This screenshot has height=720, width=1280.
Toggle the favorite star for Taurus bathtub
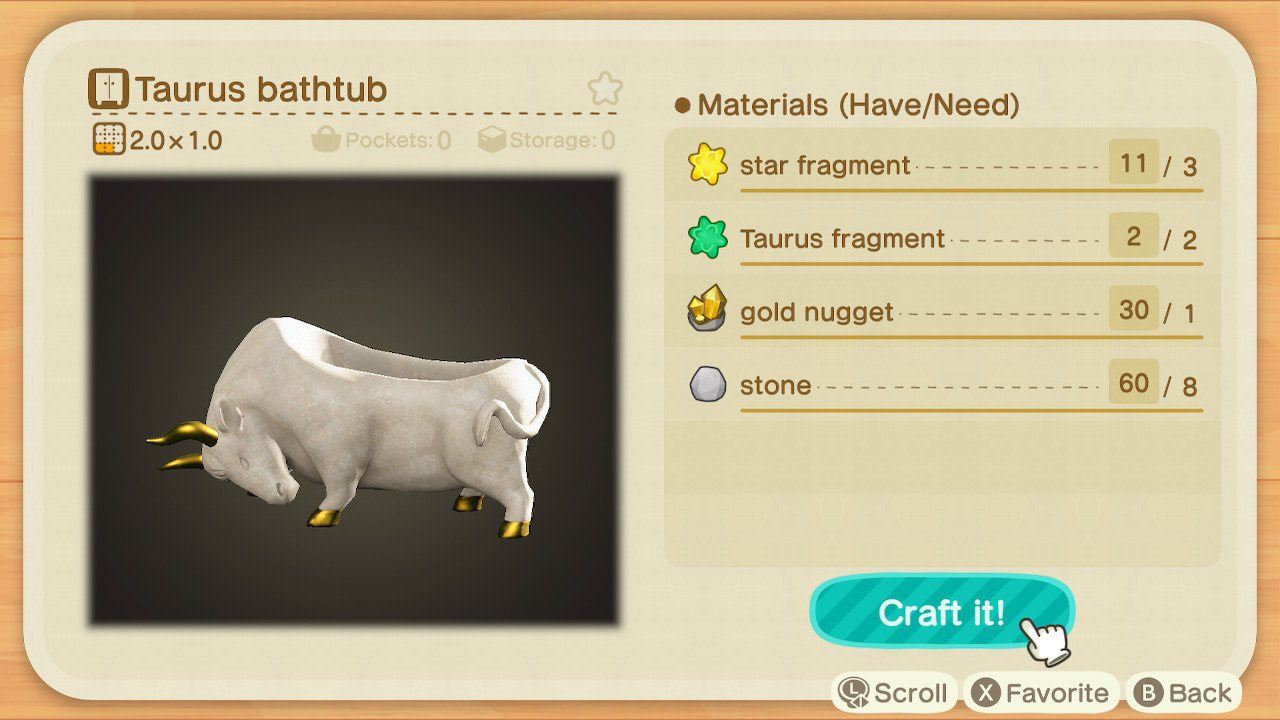pyautogui.click(x=604, y=90)
